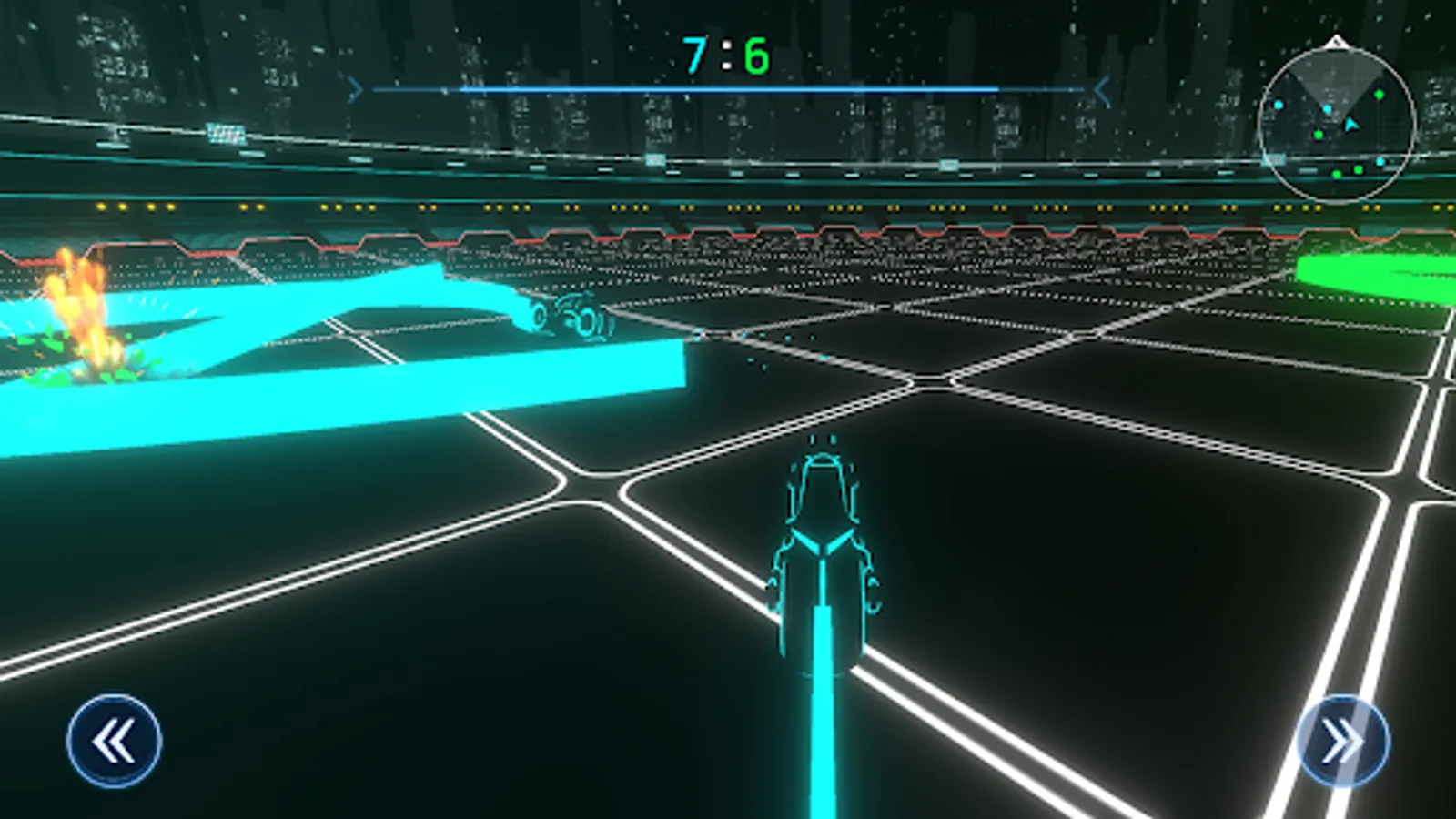This screenshot has width=1456, height=819.
Task: Click the circular radar minimap
Action: pyautogui.click(x=1337, y=125)
